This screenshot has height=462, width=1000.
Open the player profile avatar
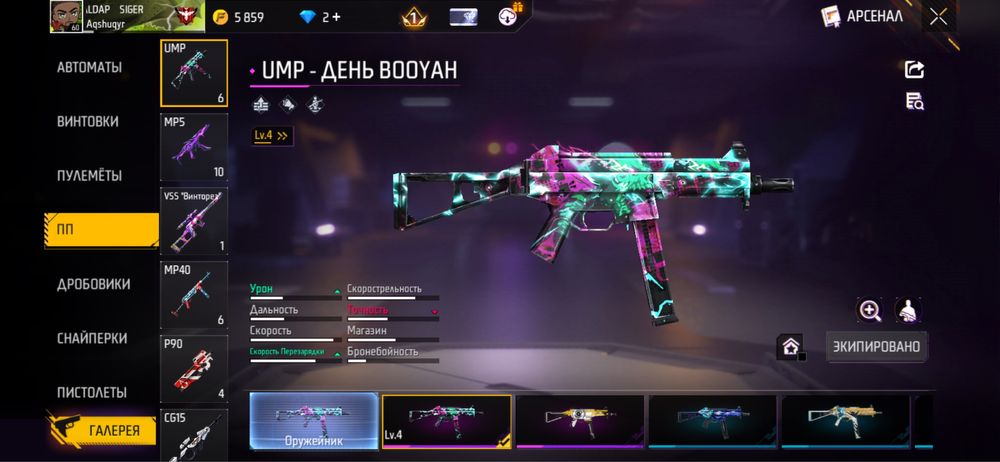click(66, 16)
